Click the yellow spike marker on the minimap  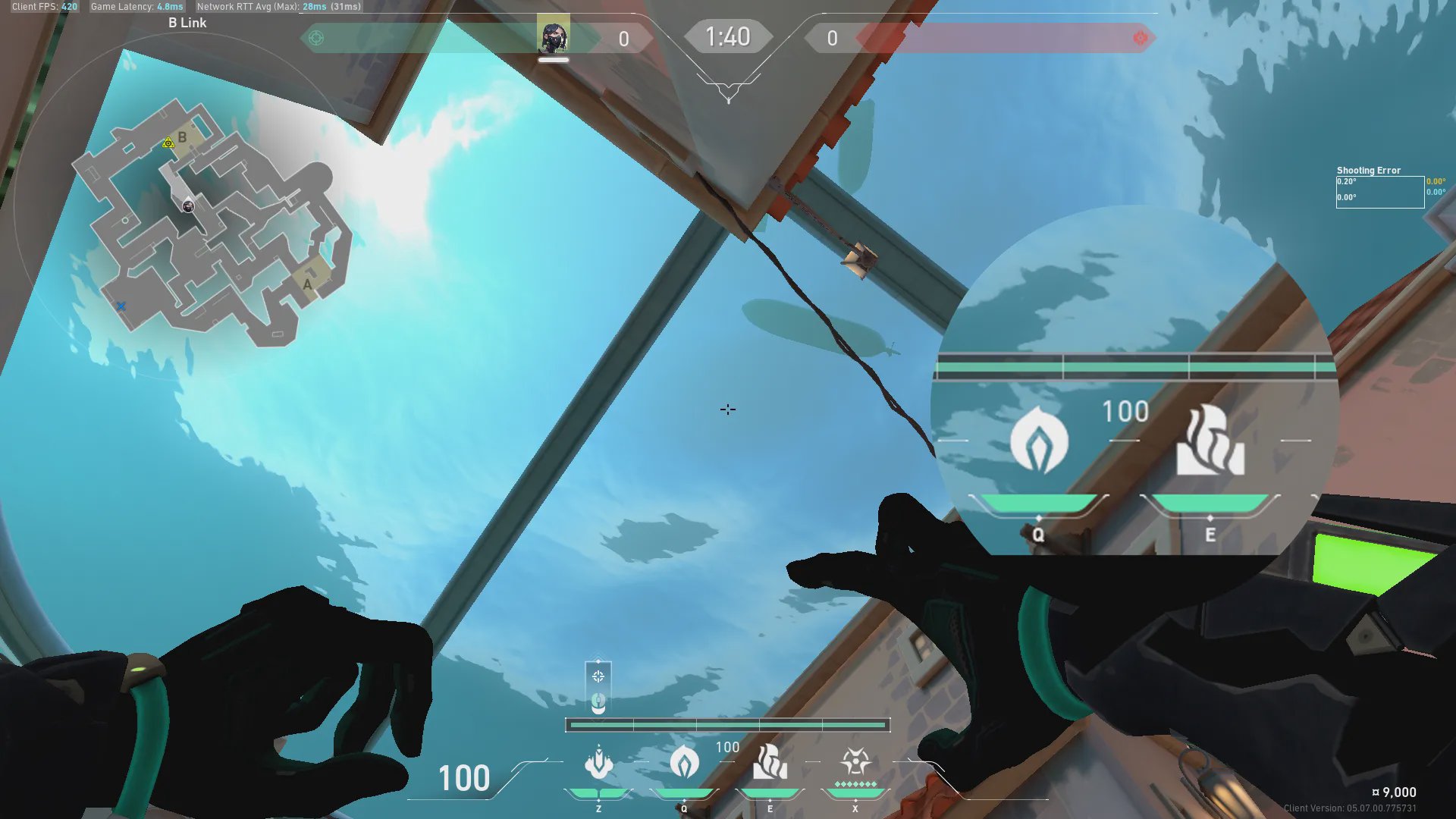(x=168, y=143)
